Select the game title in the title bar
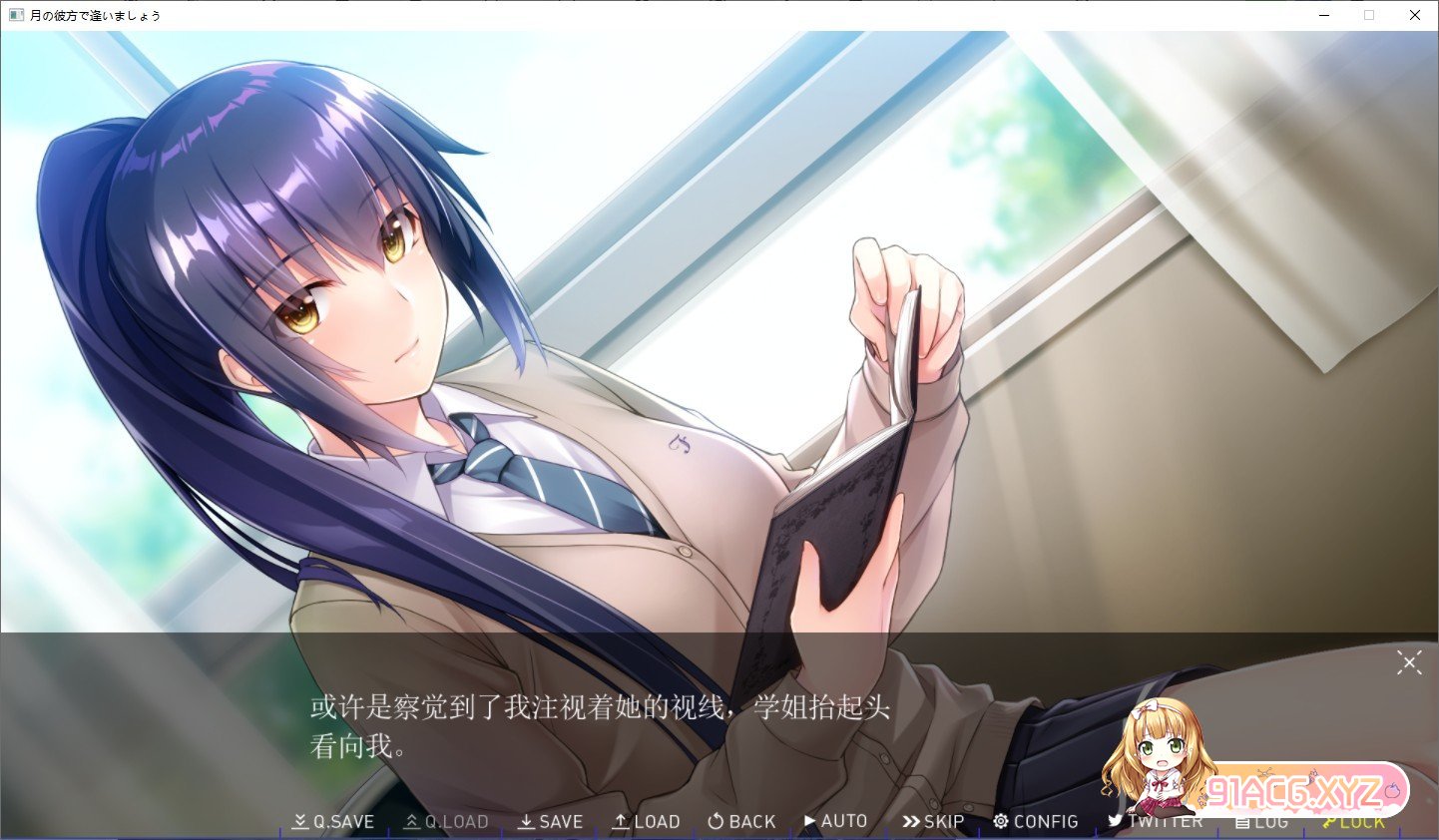Screen dimensions: 1439x840 [97, 15]
